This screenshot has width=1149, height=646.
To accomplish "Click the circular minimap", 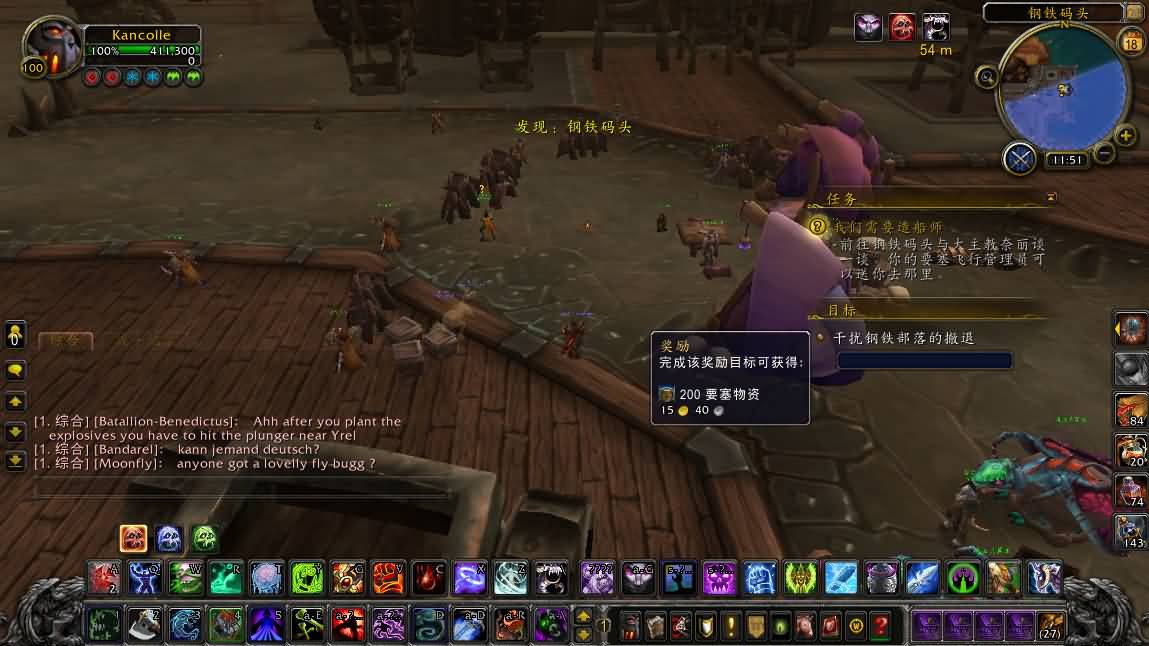I will [x=1062, y=92].
